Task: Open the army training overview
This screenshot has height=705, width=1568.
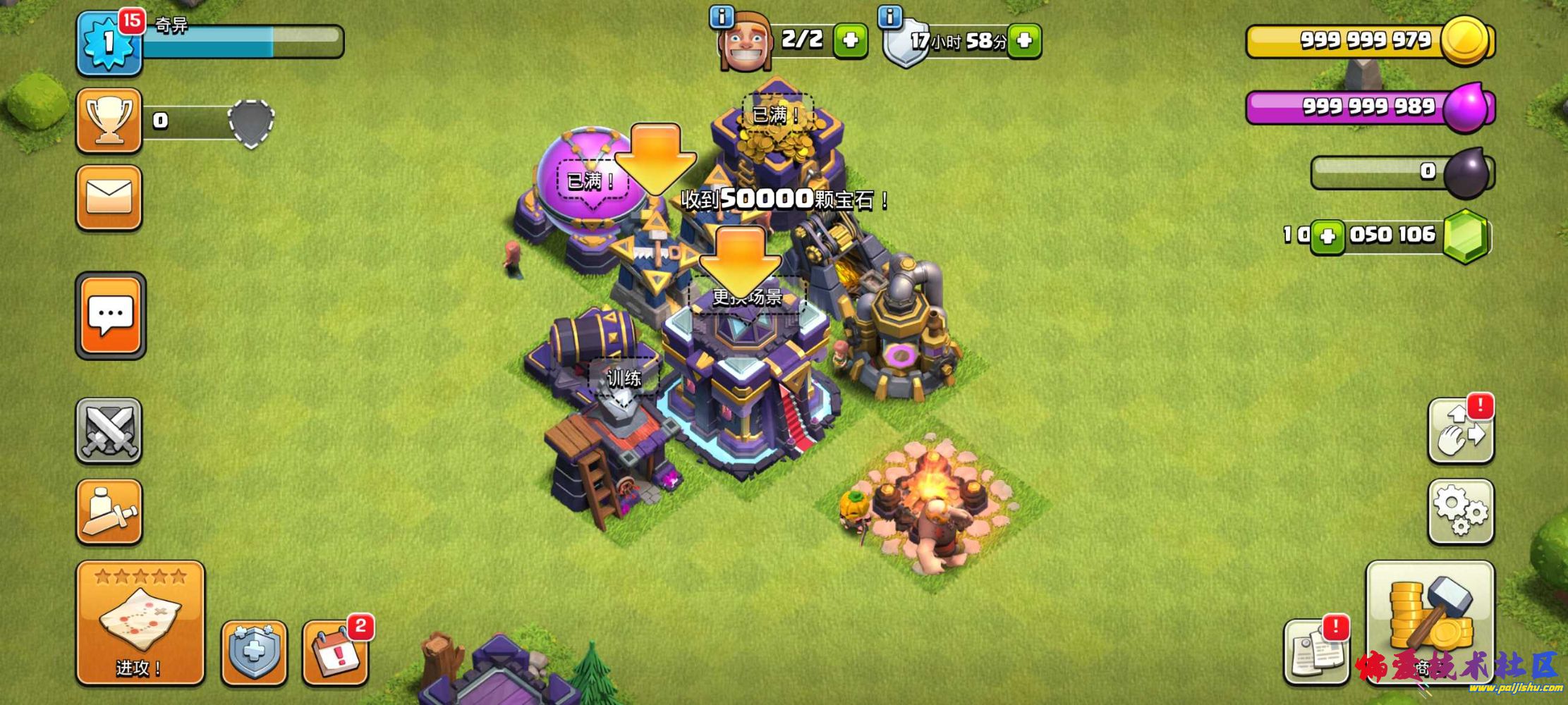Action: pyautogui.click(x=109, y=512)
